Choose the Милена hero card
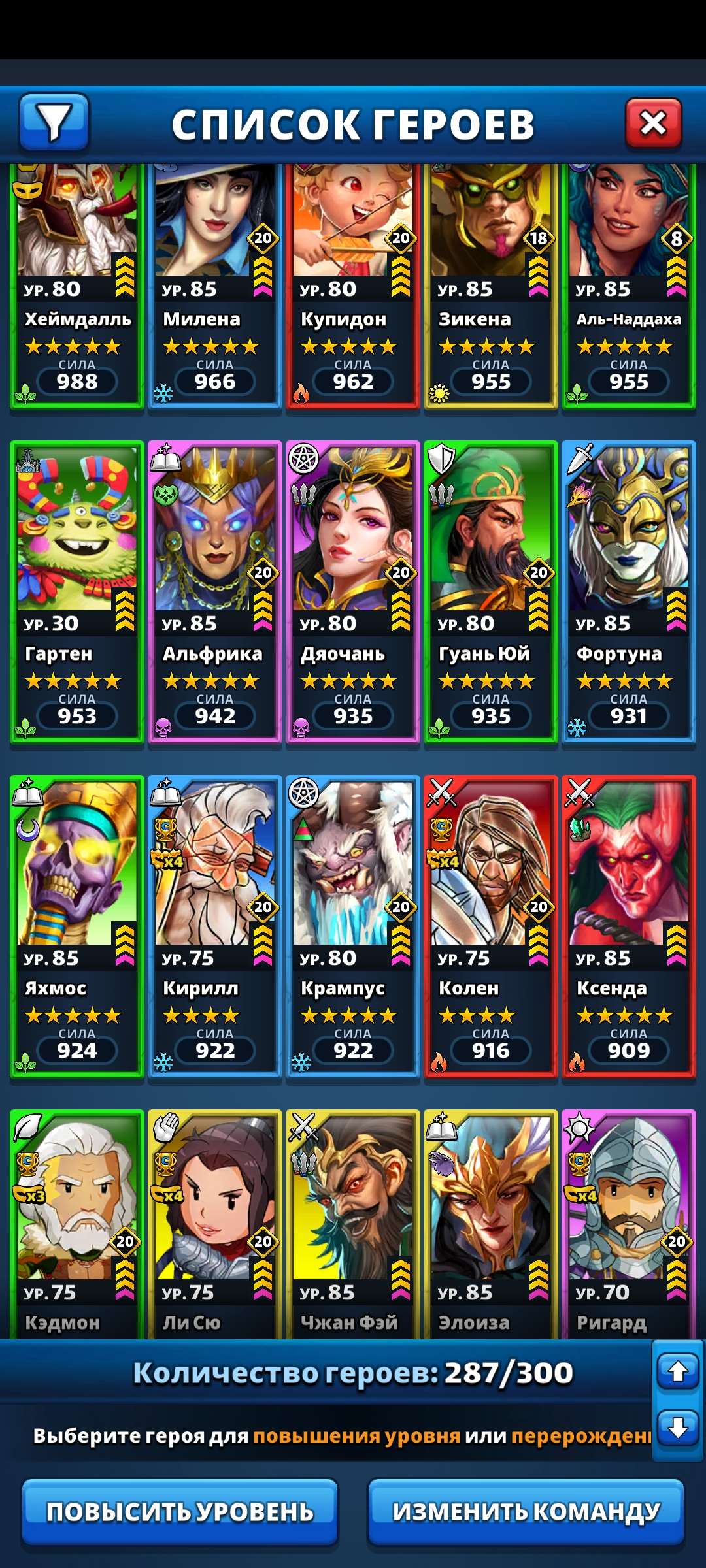Image resolution: width=706 pixels, height=1568 pixels. pyautogui.click(x=215, y=287)
